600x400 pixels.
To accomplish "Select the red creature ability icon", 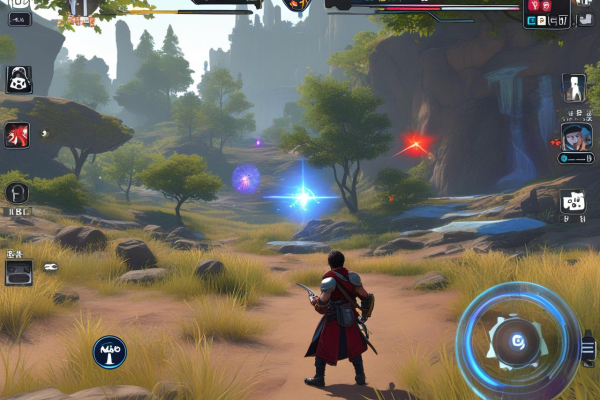I will pyautogui.click(x=17, y=135).
